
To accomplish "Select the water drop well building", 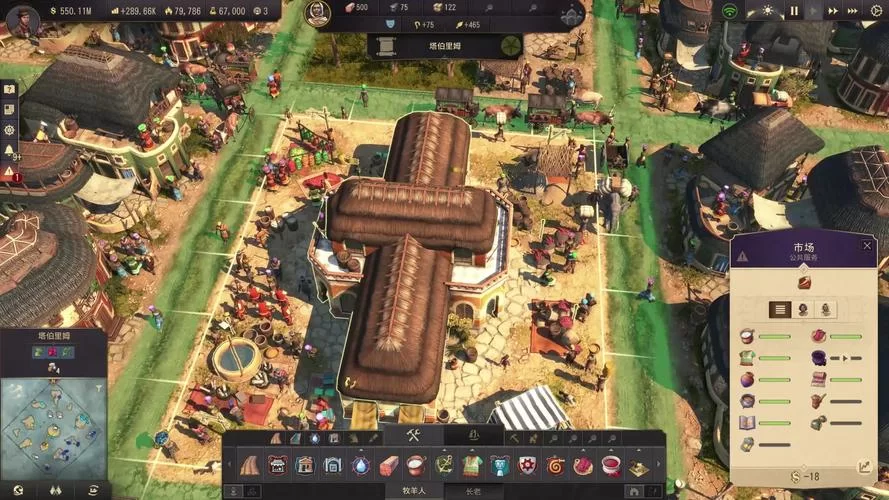I will (x=361, y=466).
